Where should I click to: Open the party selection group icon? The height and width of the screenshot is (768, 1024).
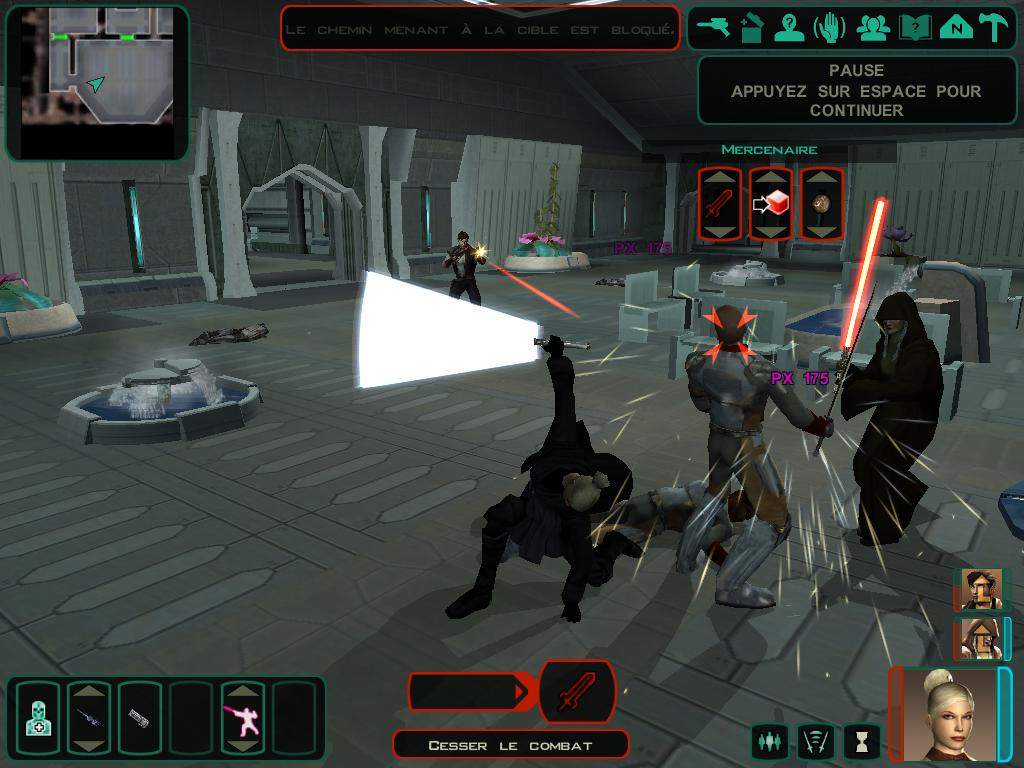[x=872, y=28]
